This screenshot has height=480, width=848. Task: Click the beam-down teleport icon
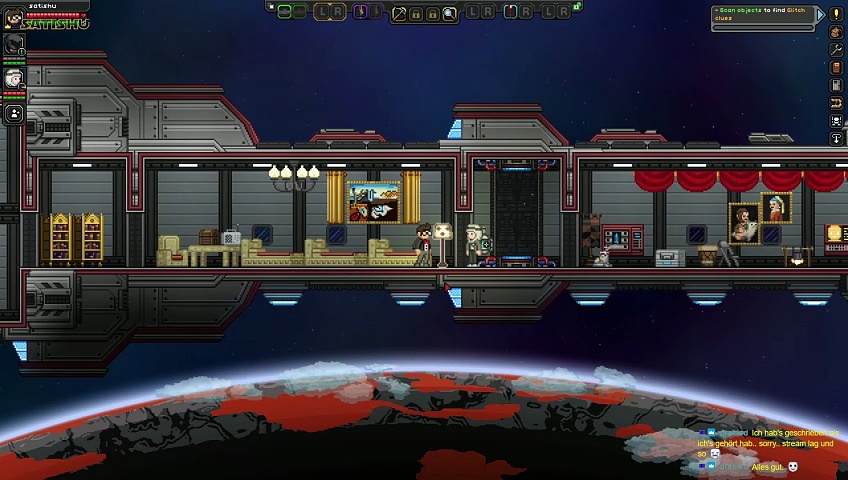click(837, 139)
